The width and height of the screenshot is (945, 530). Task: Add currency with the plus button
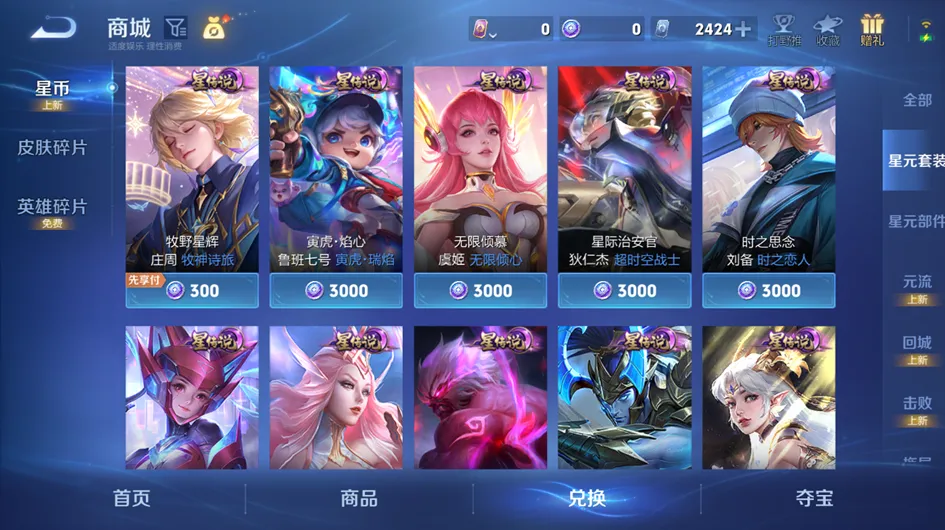(x=744, y=29)
